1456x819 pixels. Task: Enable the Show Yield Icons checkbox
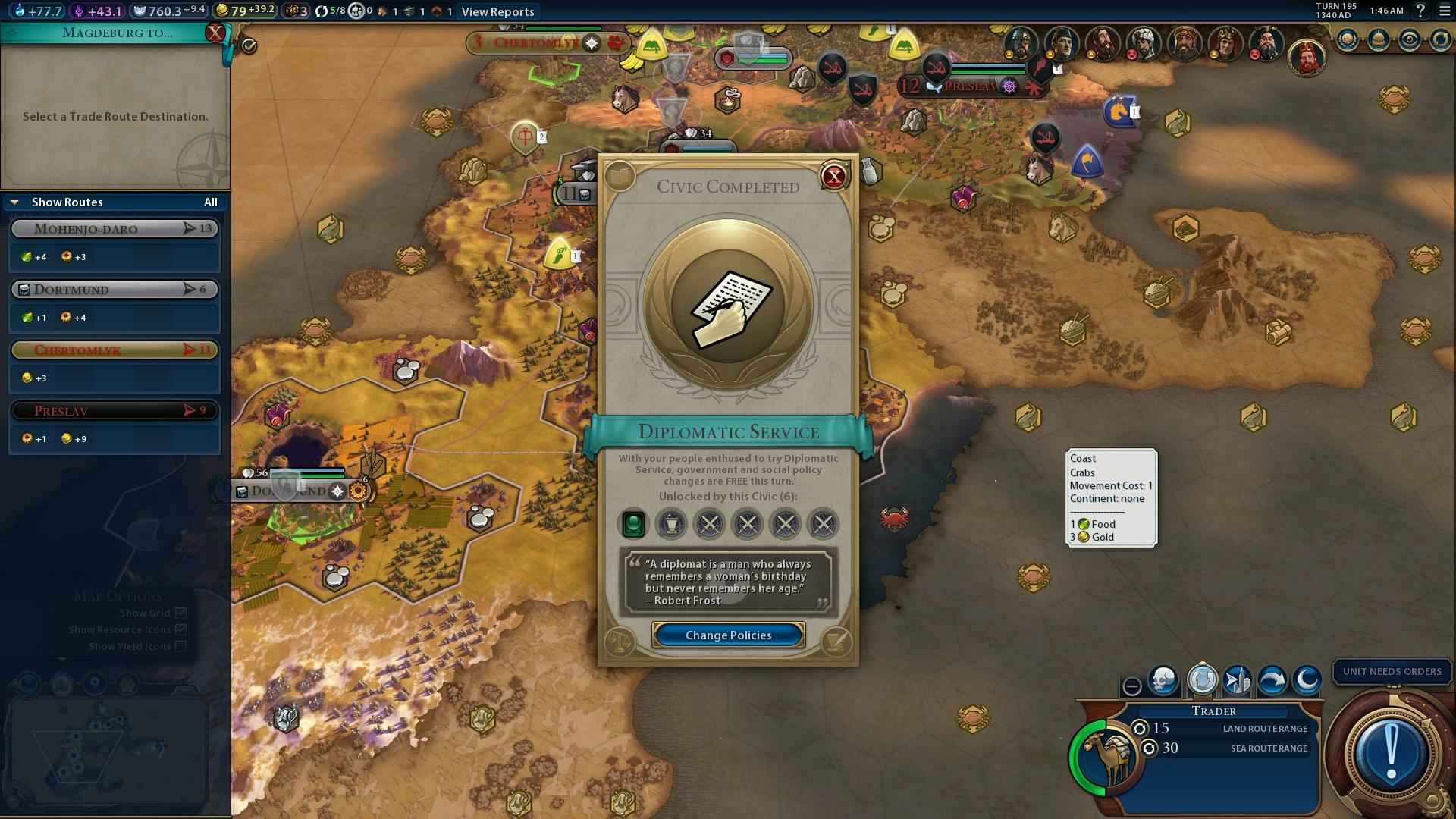[180, 646]
